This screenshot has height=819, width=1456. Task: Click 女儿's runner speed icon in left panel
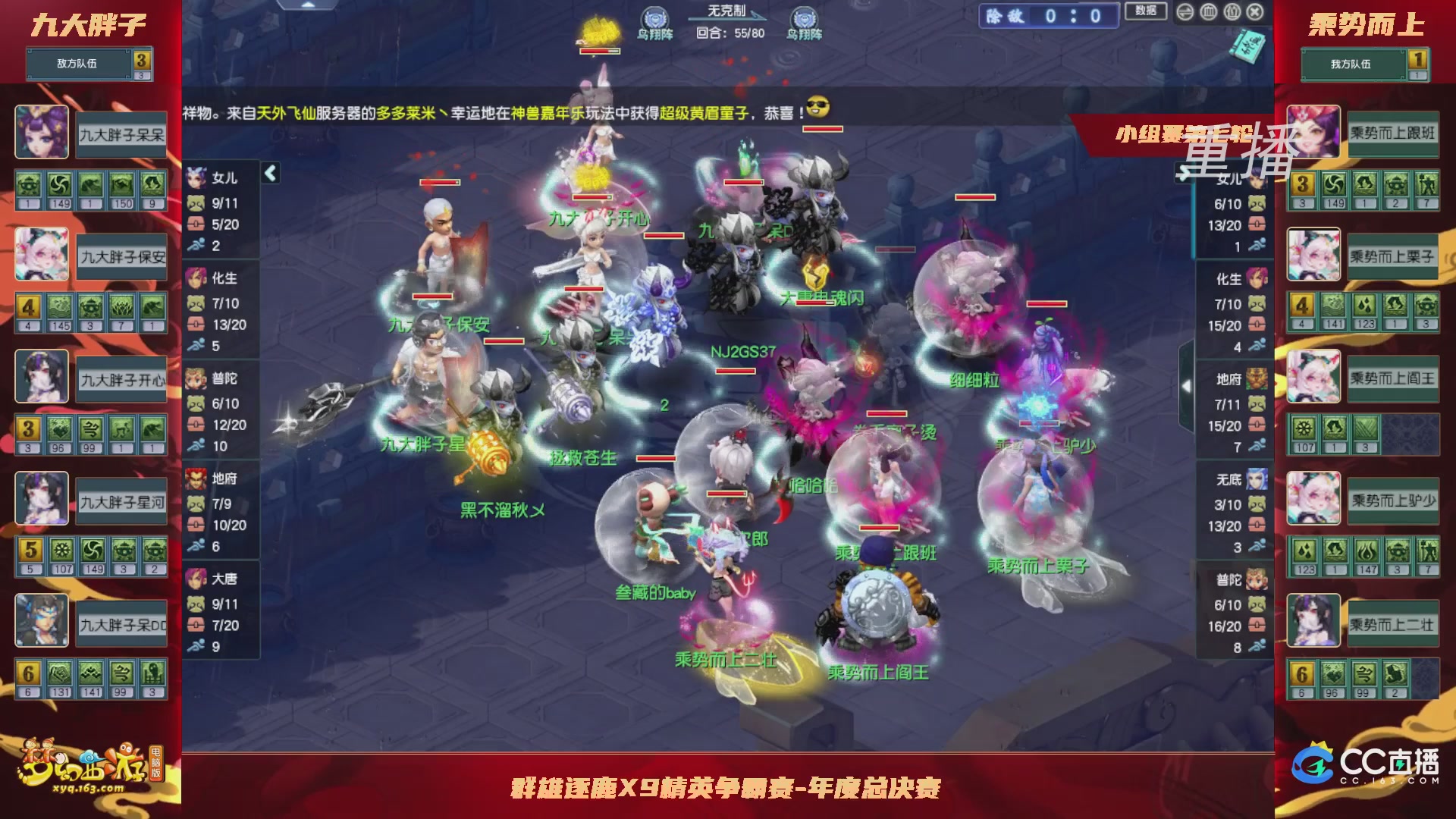196,245
